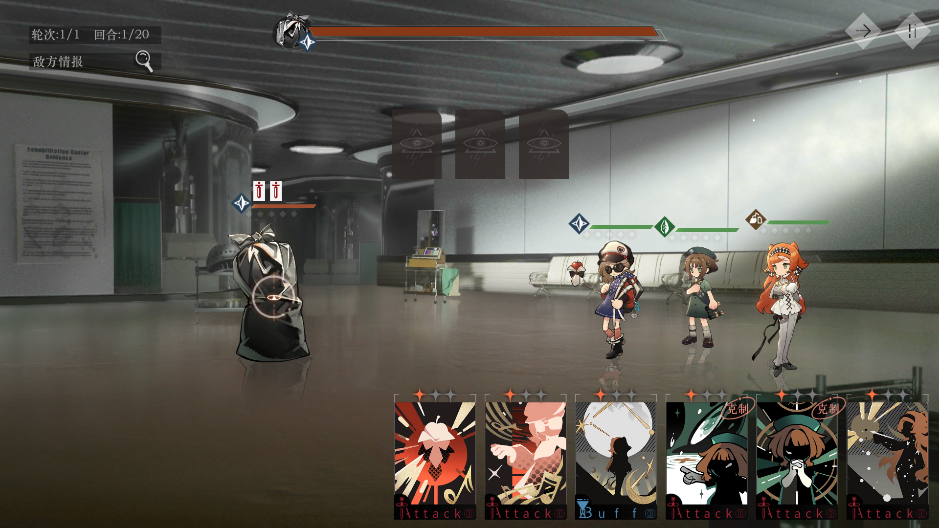939x528 pixels.
Task: Target the black bag enemy's reticle
Action: coord(273,295)
